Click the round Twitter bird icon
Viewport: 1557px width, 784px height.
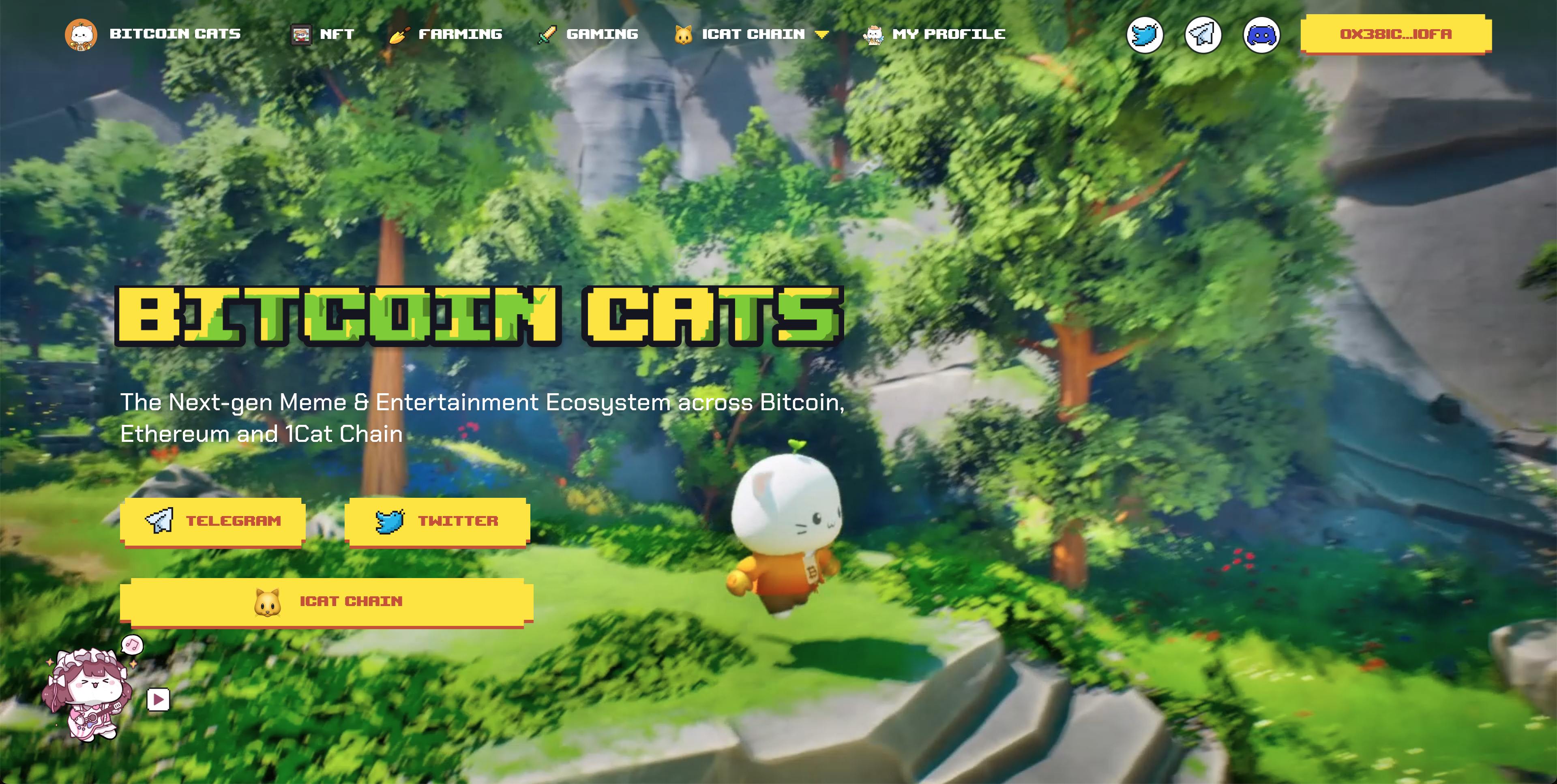click(1144, 35)
